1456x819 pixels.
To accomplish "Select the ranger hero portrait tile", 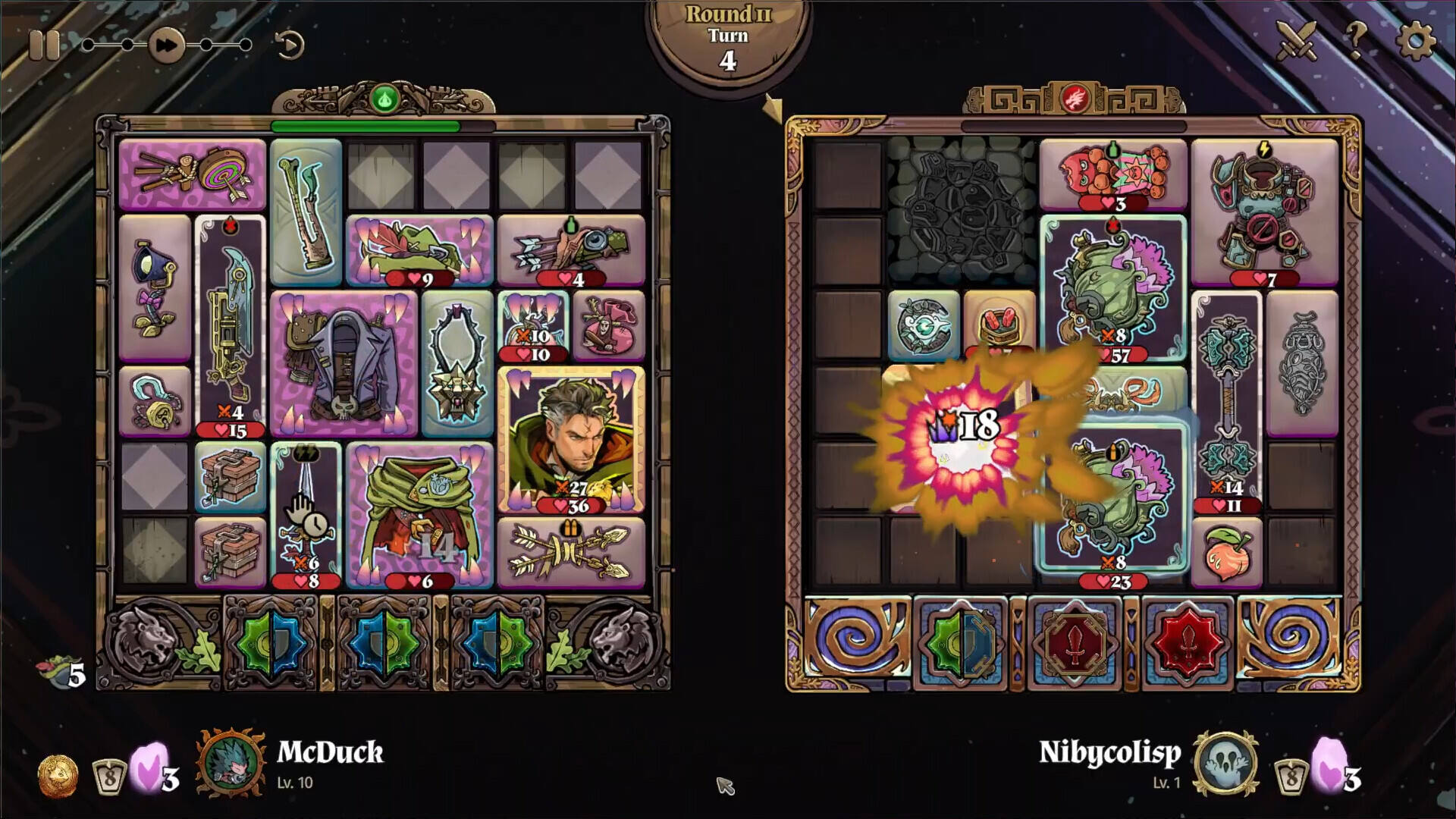I will coord(571,438).
